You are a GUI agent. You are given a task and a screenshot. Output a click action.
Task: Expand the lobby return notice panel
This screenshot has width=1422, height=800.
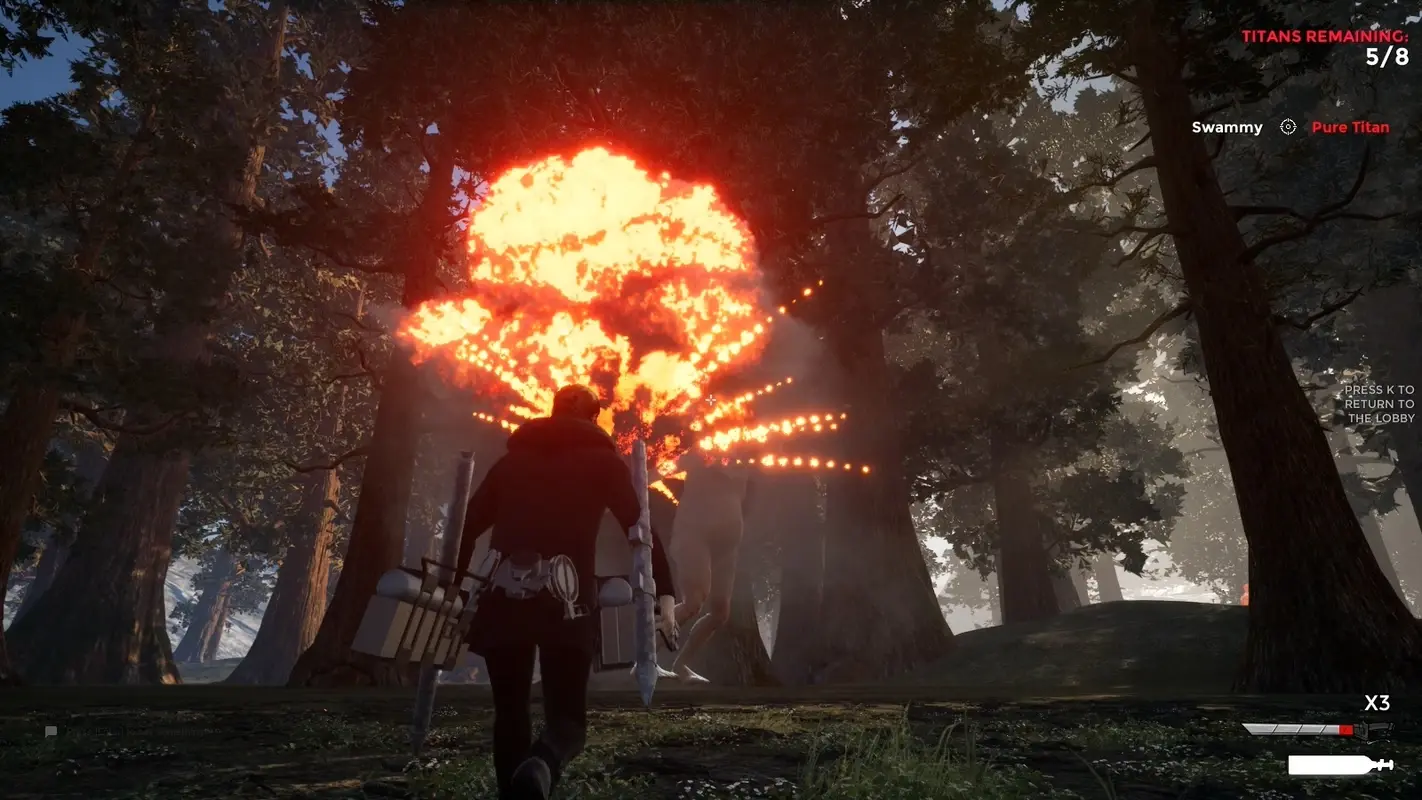(1380, 403)
